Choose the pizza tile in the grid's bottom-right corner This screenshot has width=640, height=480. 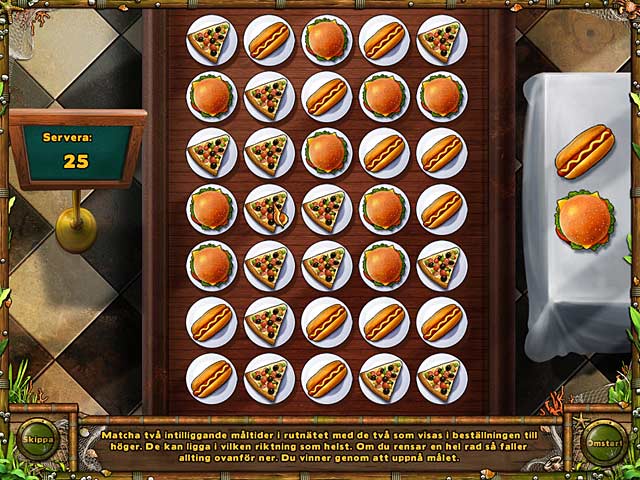pos(441,379)
